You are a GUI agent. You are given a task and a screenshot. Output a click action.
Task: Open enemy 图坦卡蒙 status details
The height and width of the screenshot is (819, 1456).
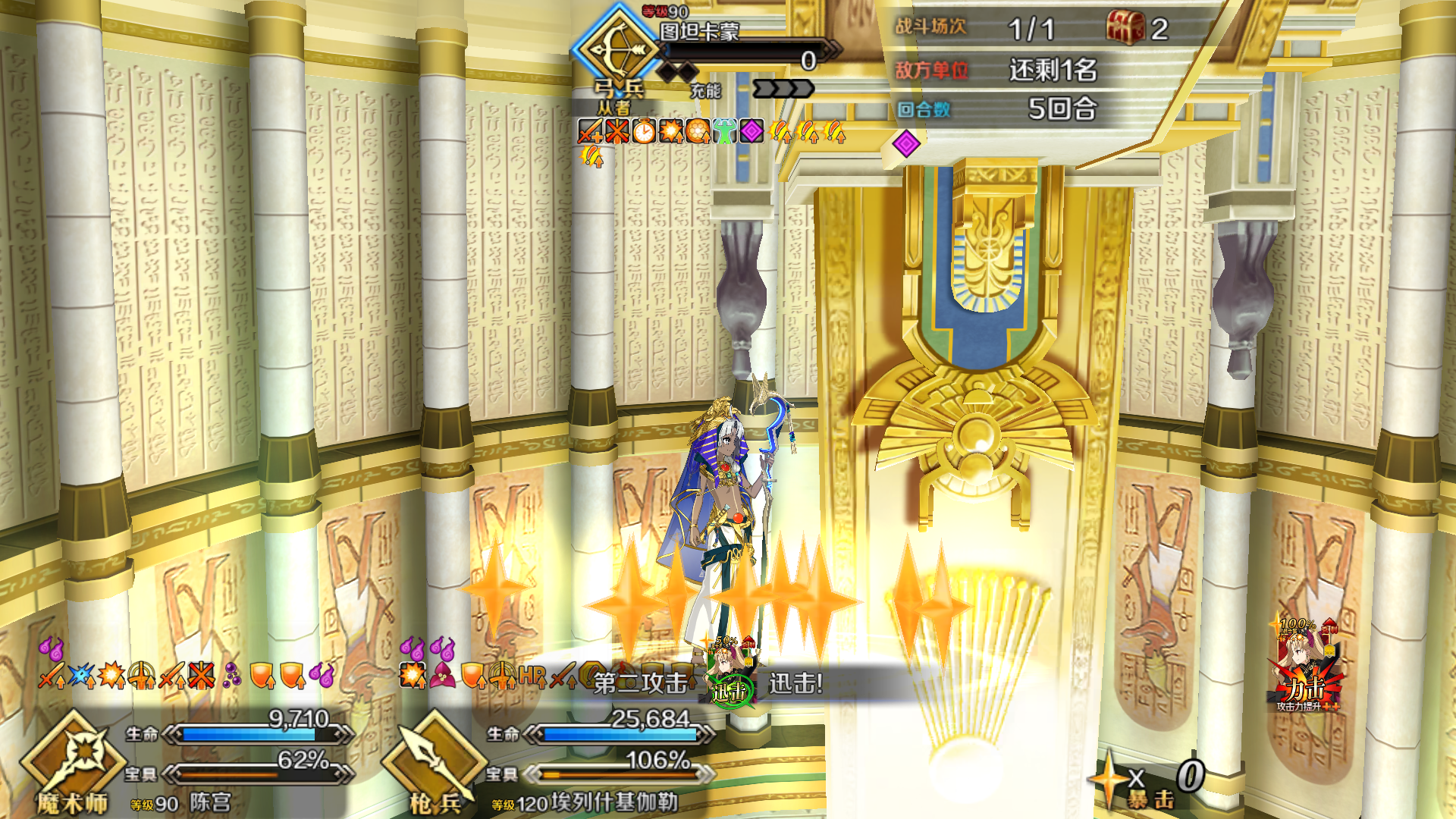click(699, 32)
